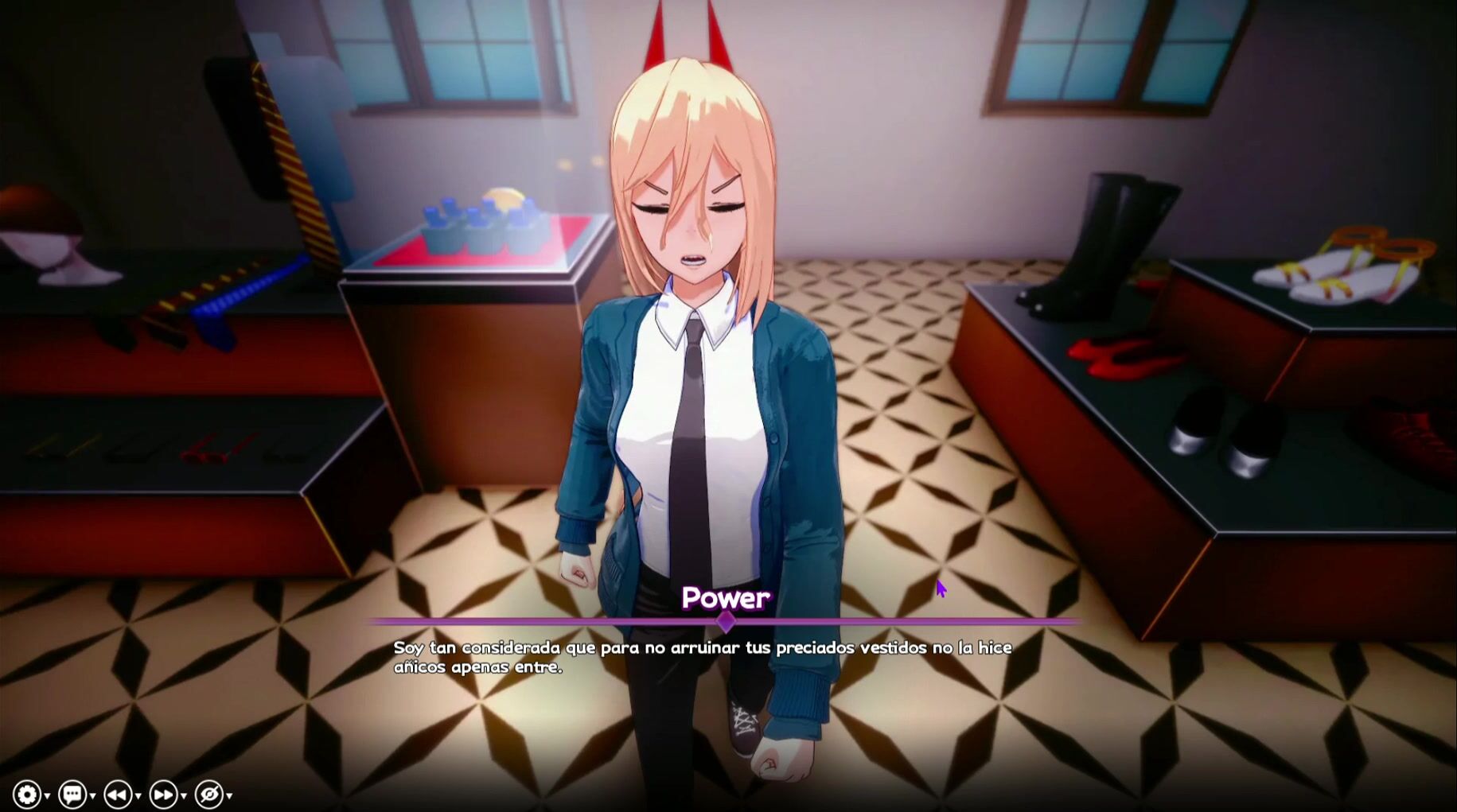Rewind to the previous dialogue line

(x=117, y=794)
